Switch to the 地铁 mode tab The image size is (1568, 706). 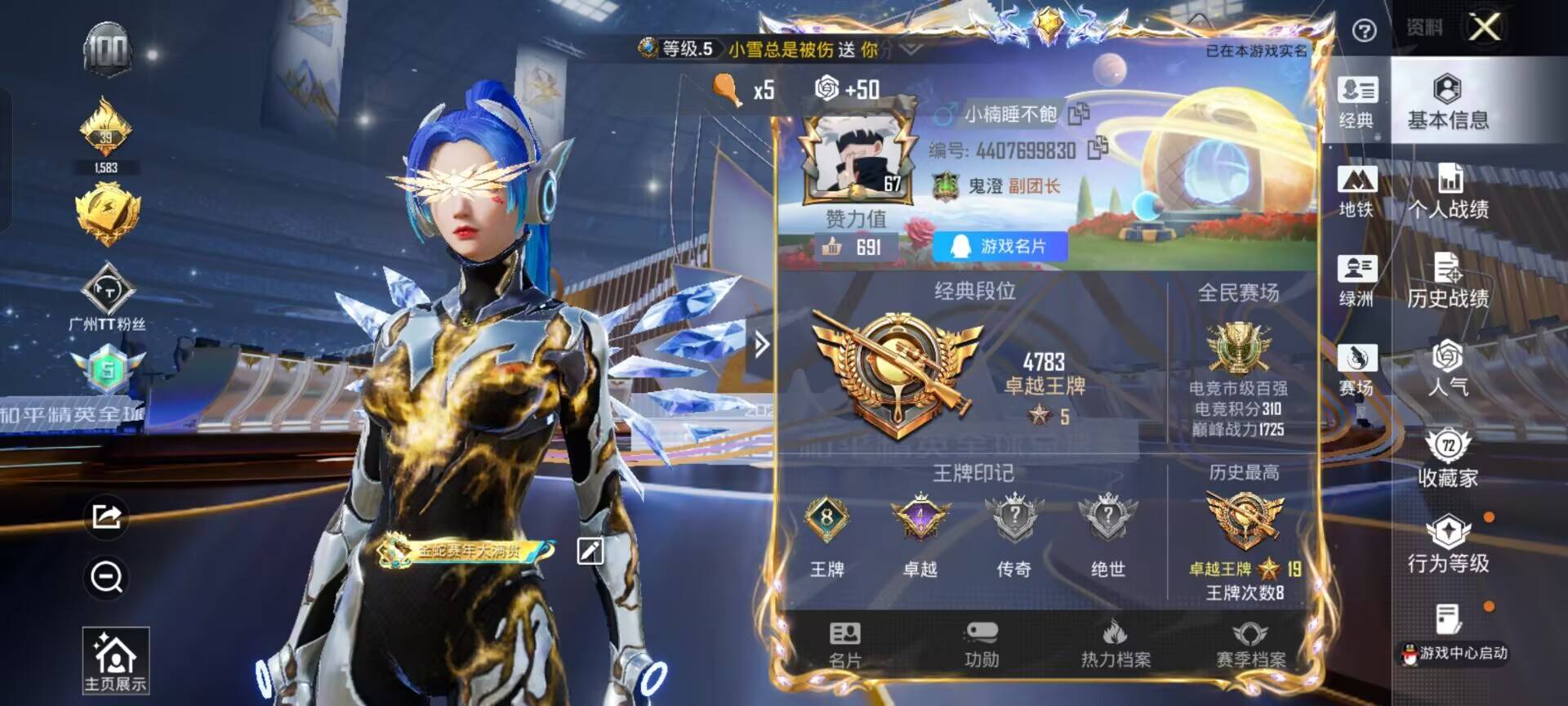click(1355, 194)
